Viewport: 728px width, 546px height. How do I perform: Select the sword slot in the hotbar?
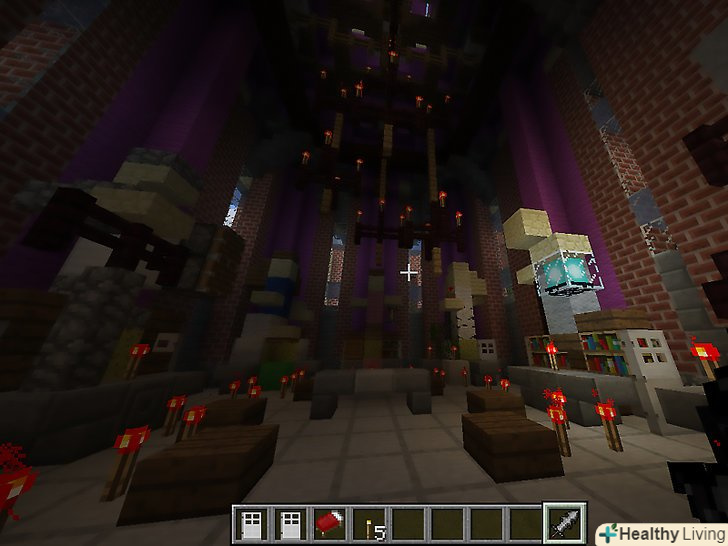click(560, 523)
